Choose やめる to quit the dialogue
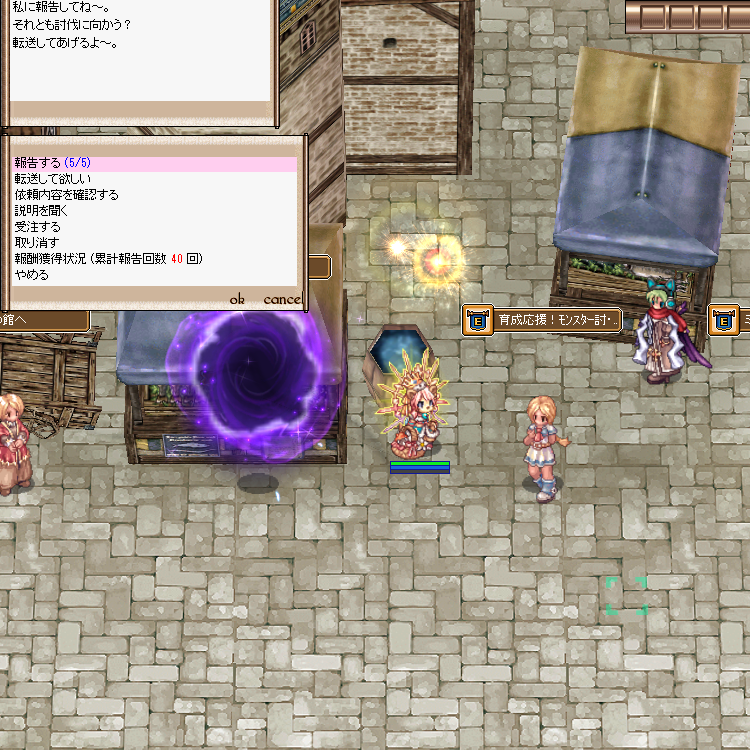750x750 pixels. click(31, 275)
